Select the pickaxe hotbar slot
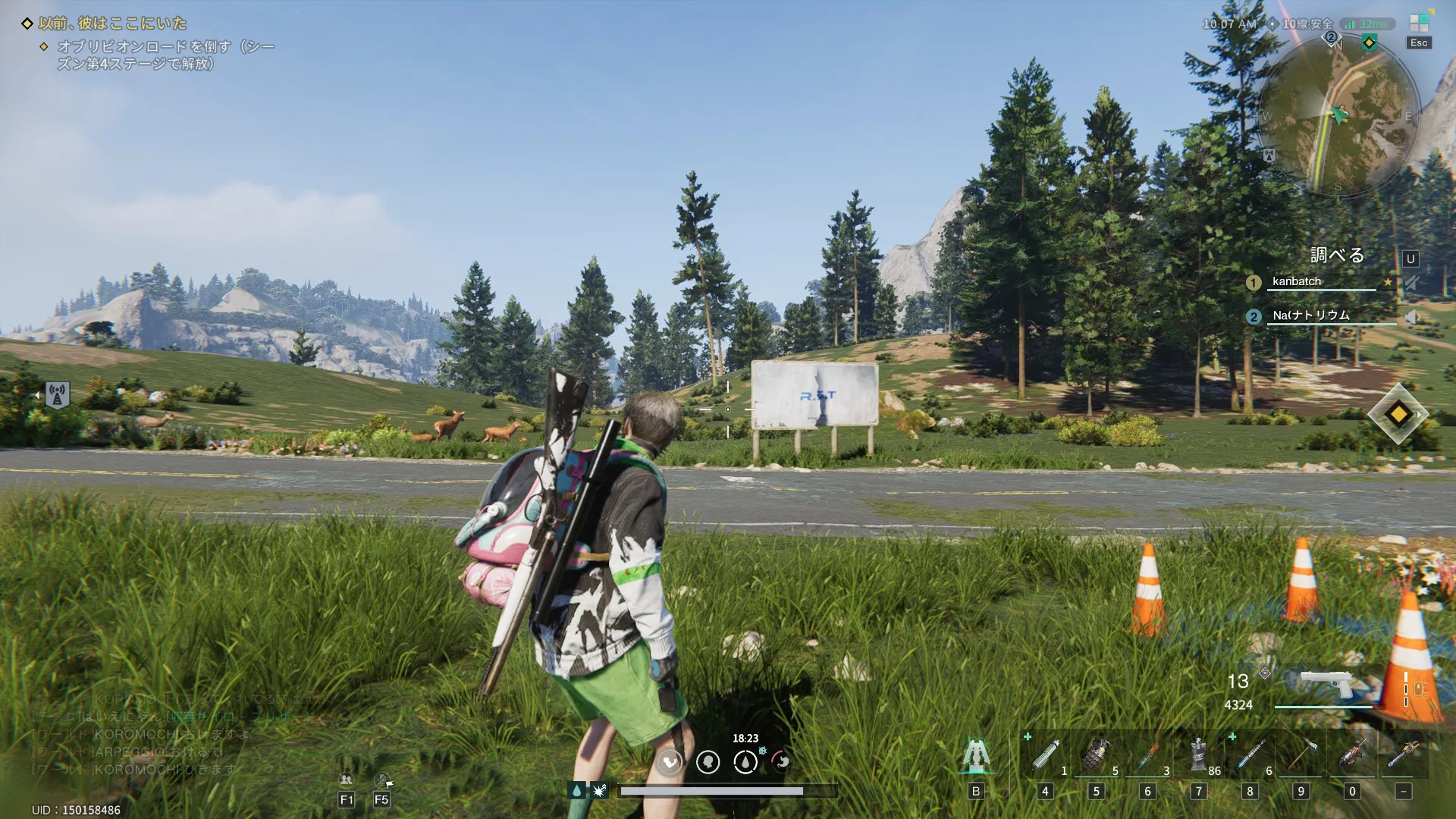 click(1301, 755)
